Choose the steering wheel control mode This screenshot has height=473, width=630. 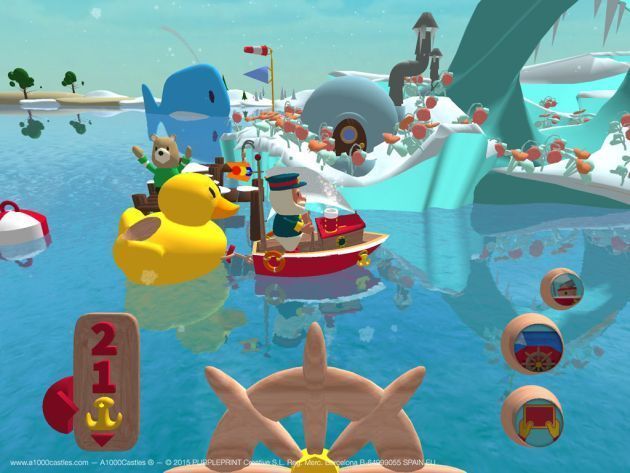pos(532,343)
